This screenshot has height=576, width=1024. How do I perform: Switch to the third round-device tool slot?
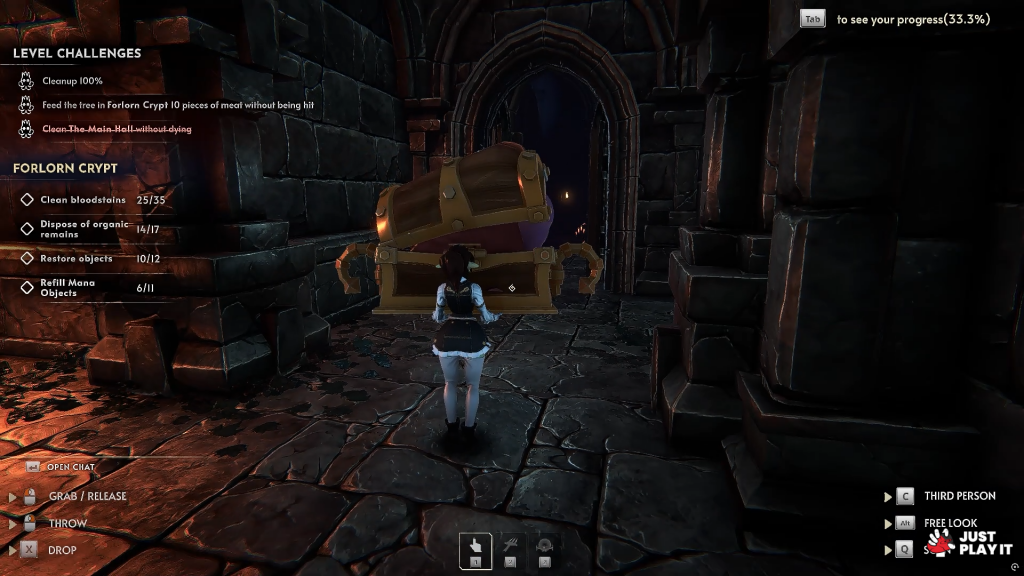pyautogui.click(x=545, y=550)
